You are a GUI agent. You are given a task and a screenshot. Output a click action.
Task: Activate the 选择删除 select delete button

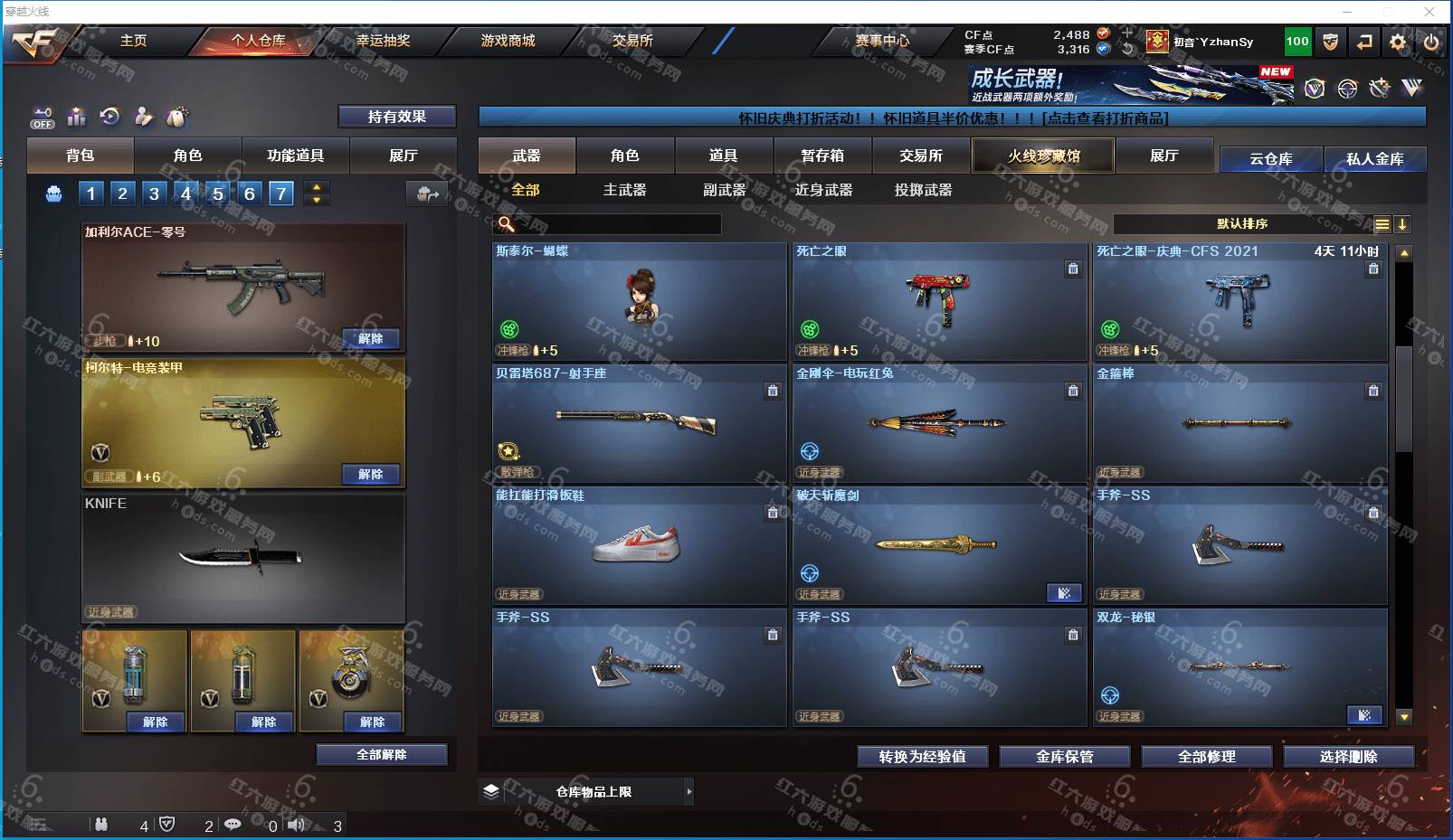pyautogui.click(x=1348, y=757)
